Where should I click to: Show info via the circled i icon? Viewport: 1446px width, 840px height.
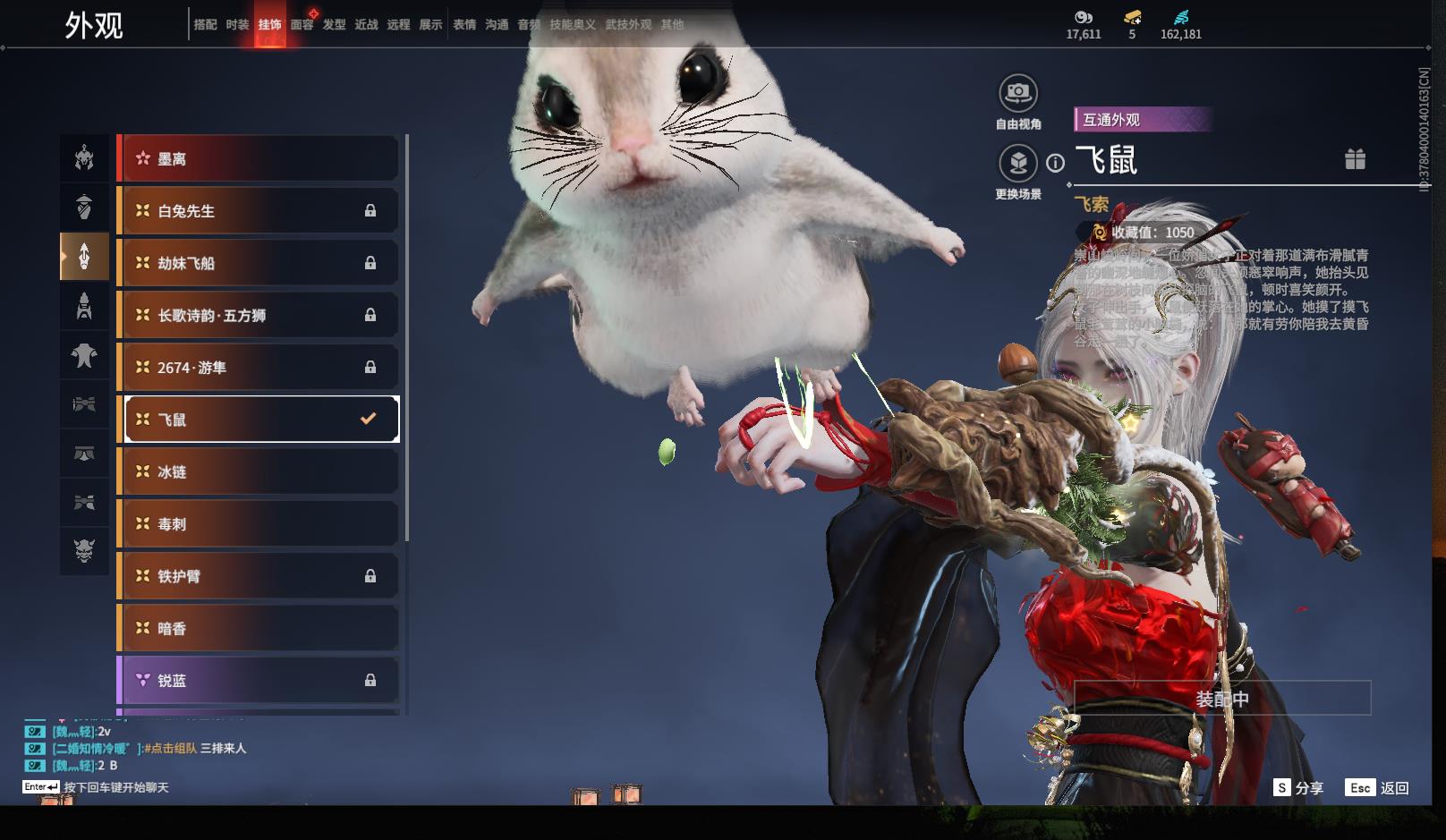coord(1056,163)
